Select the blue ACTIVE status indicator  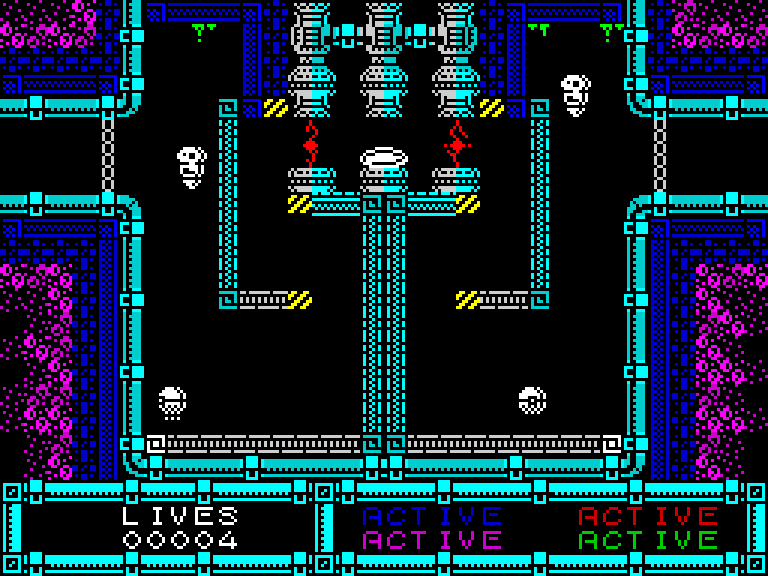[x=432, y=516]
